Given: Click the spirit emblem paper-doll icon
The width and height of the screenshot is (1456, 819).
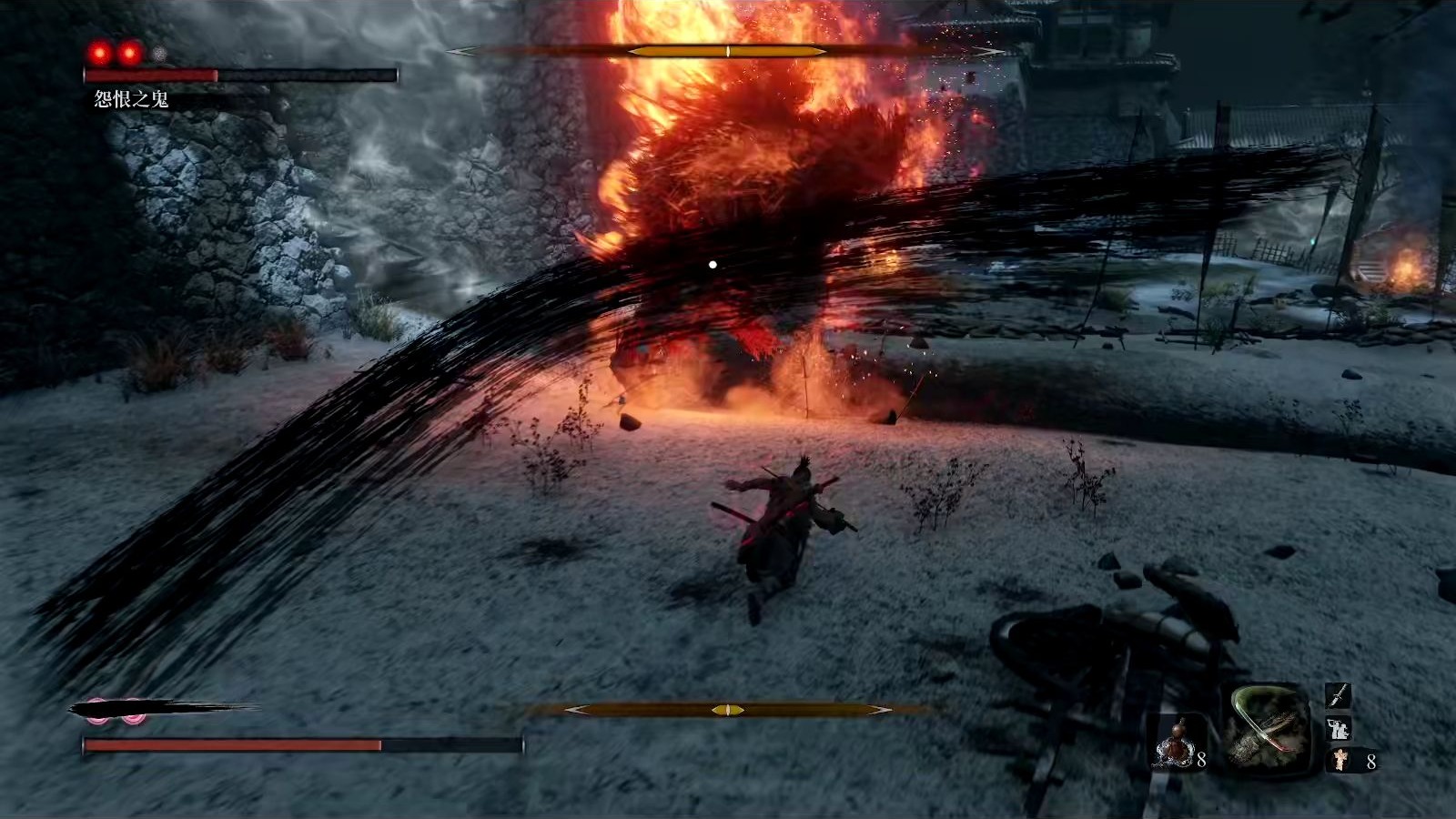Looking at the screenshot, I should click(x=1340, y=760).
